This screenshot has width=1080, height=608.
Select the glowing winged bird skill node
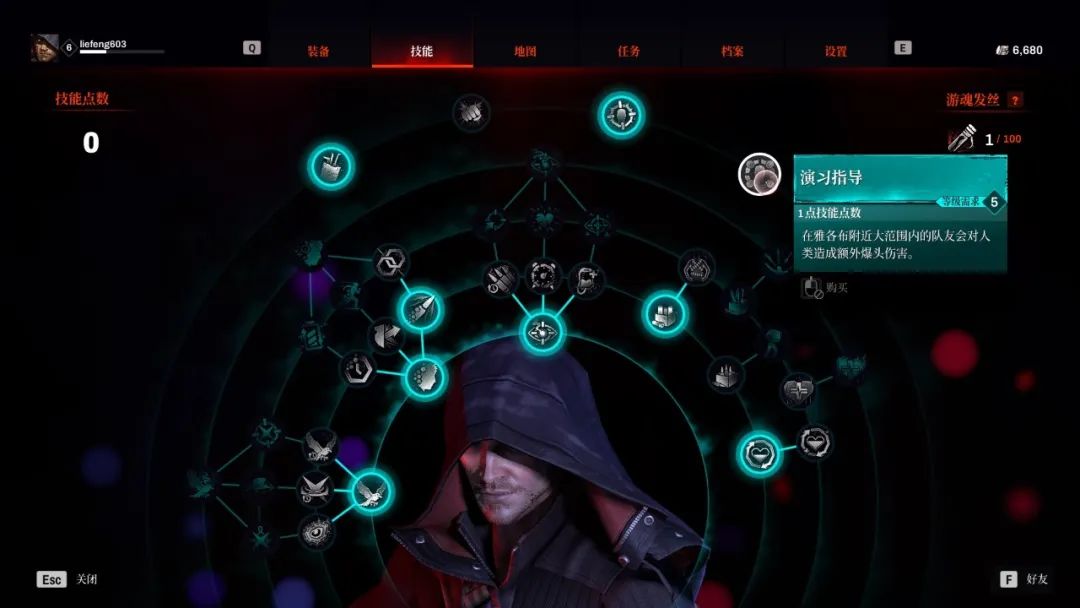coord(371,491)
